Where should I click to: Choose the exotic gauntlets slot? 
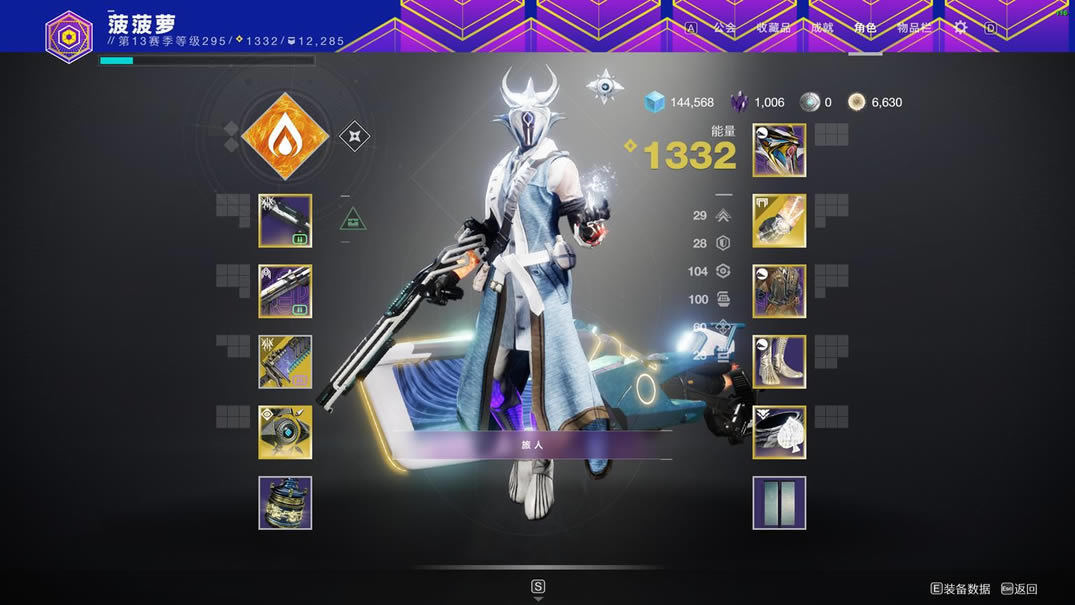coord(779,220)
